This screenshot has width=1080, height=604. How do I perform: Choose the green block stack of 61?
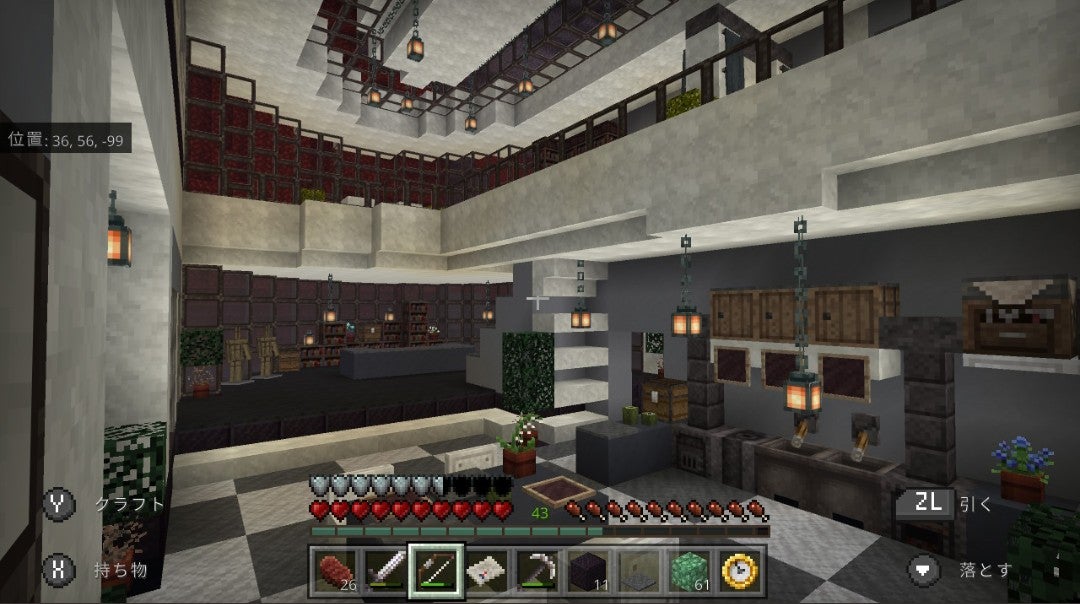tap(690, 571)
